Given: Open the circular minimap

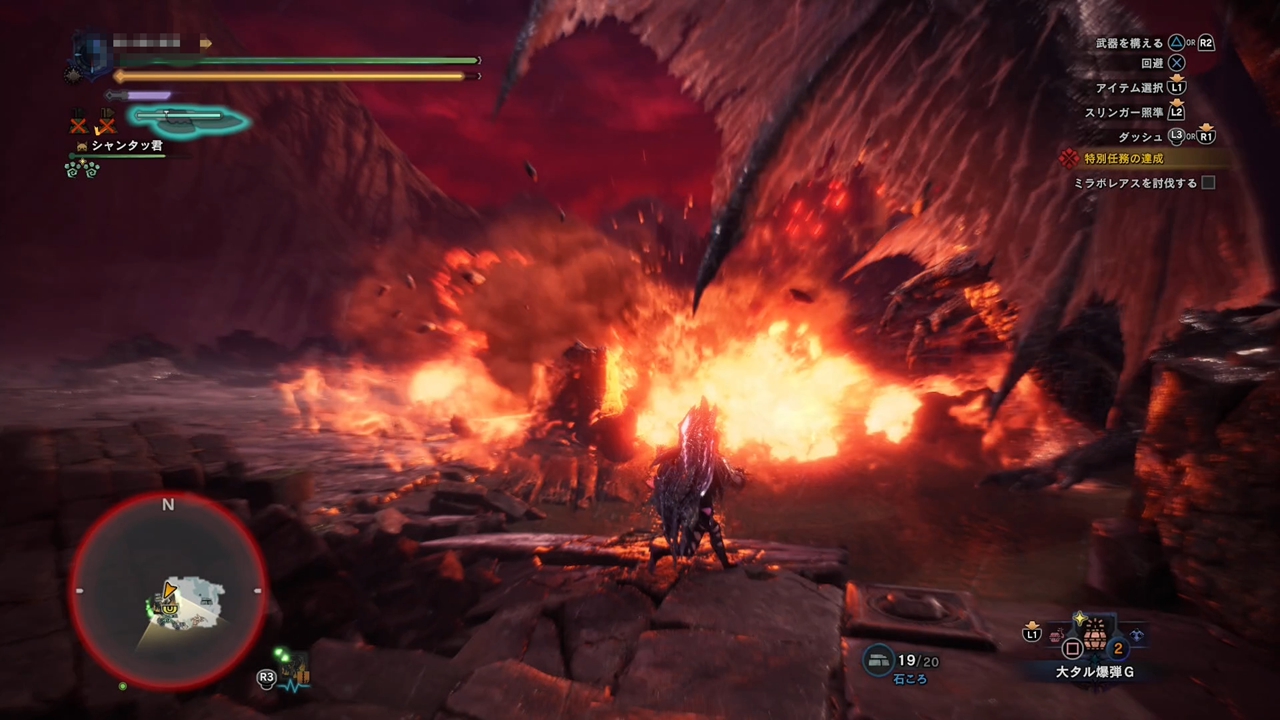Looking at the screenshot, I should [x=168, y=591].
